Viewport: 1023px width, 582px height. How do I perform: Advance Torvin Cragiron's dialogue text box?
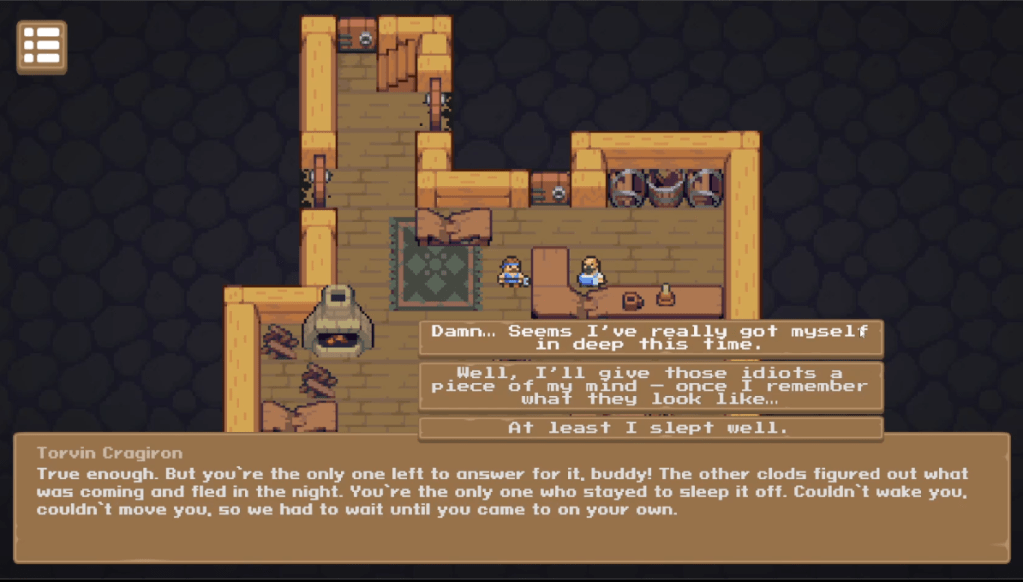tap(511, 498)
